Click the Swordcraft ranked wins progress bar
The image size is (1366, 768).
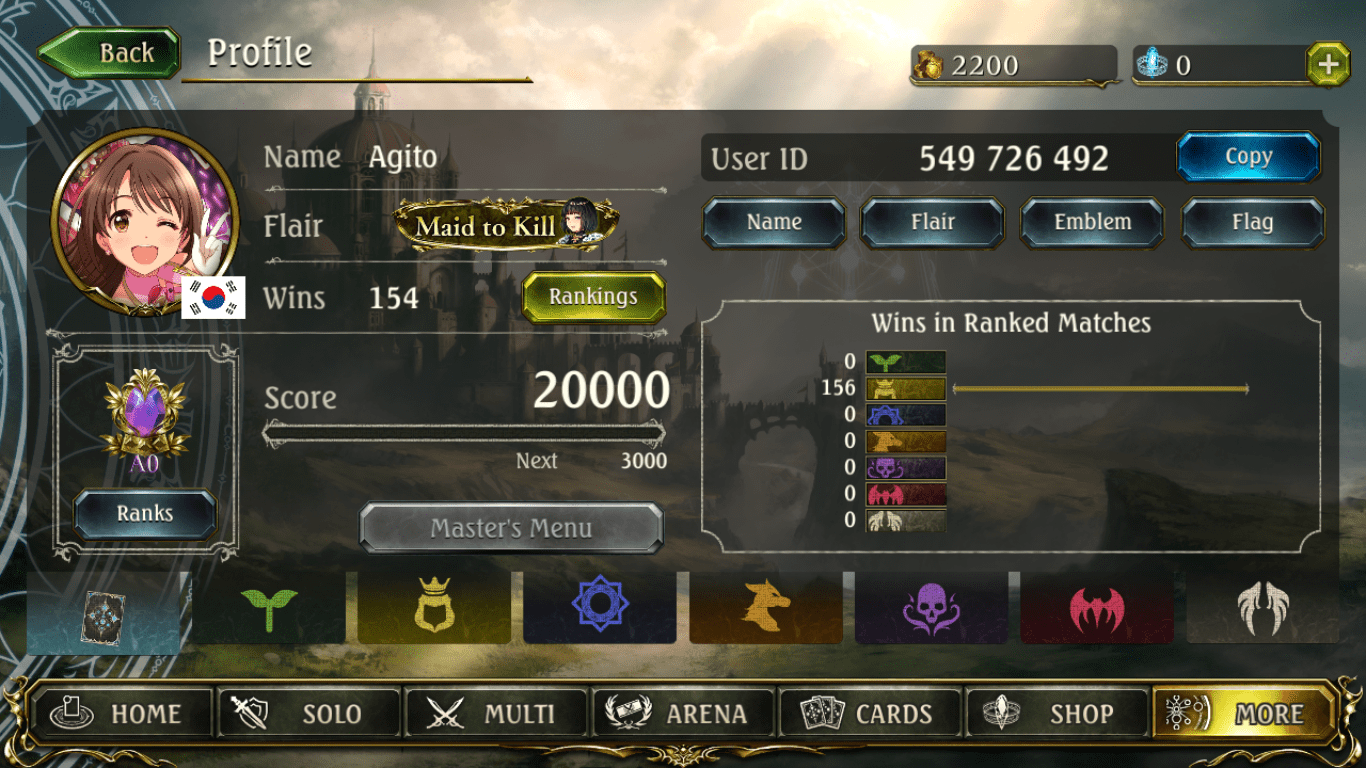click(x=1100, y=387)
